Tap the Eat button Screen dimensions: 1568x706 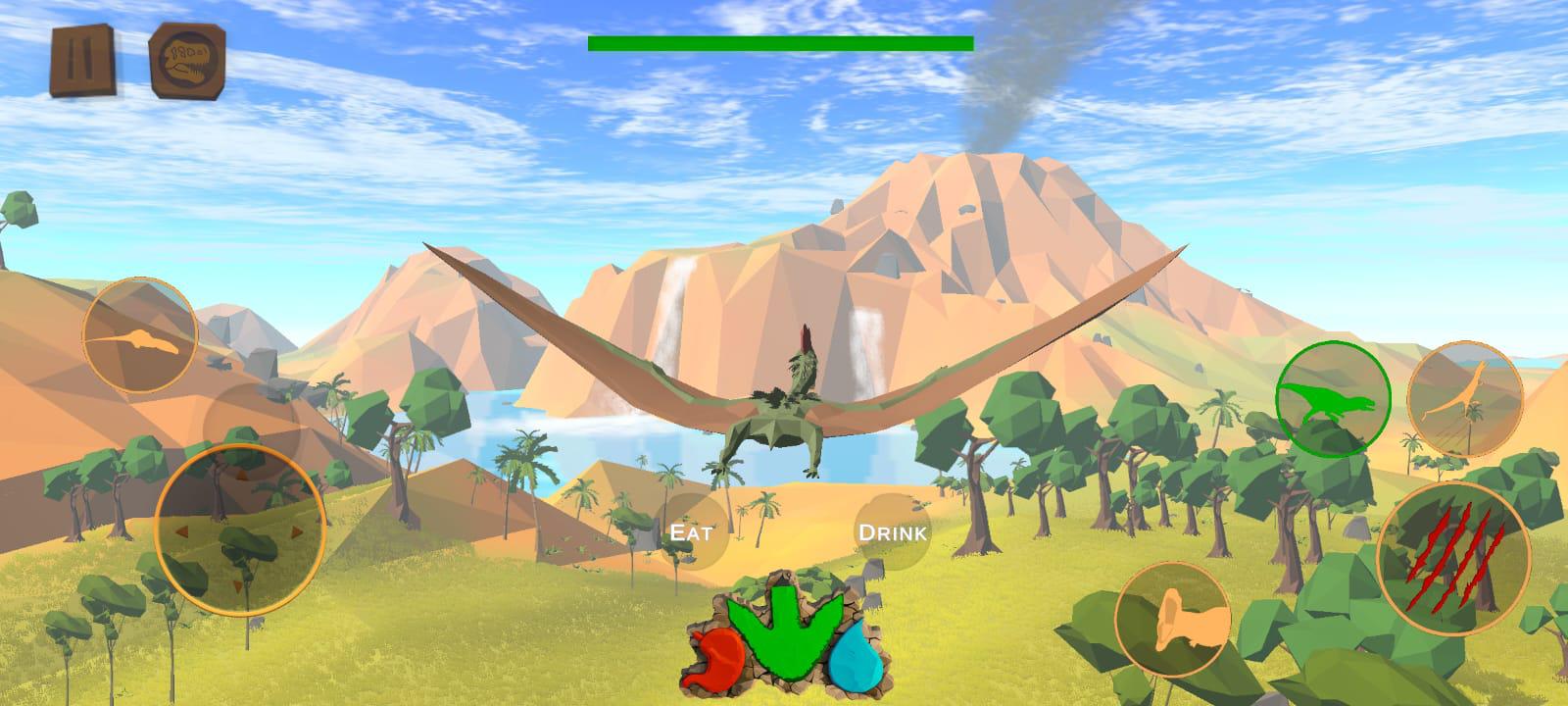(x=690, y=532)
